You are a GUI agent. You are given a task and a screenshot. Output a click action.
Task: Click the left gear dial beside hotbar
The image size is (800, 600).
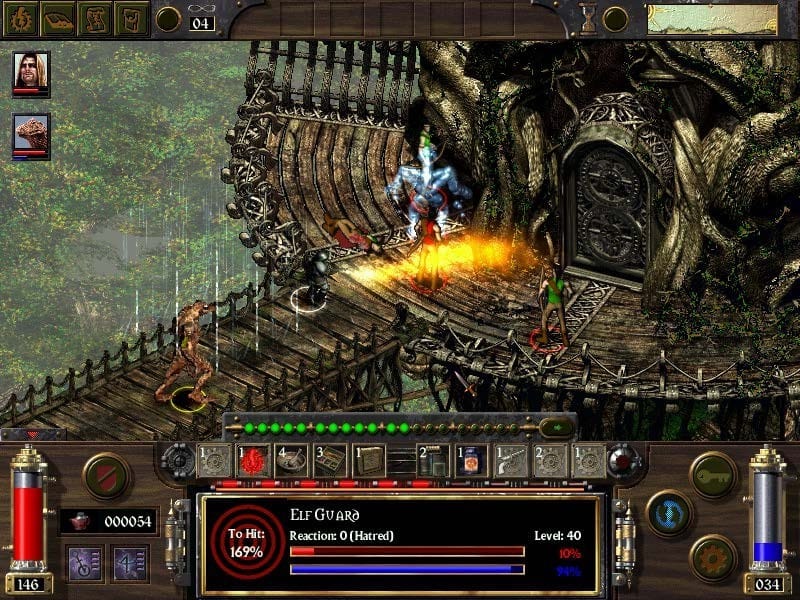pos(179,462)
